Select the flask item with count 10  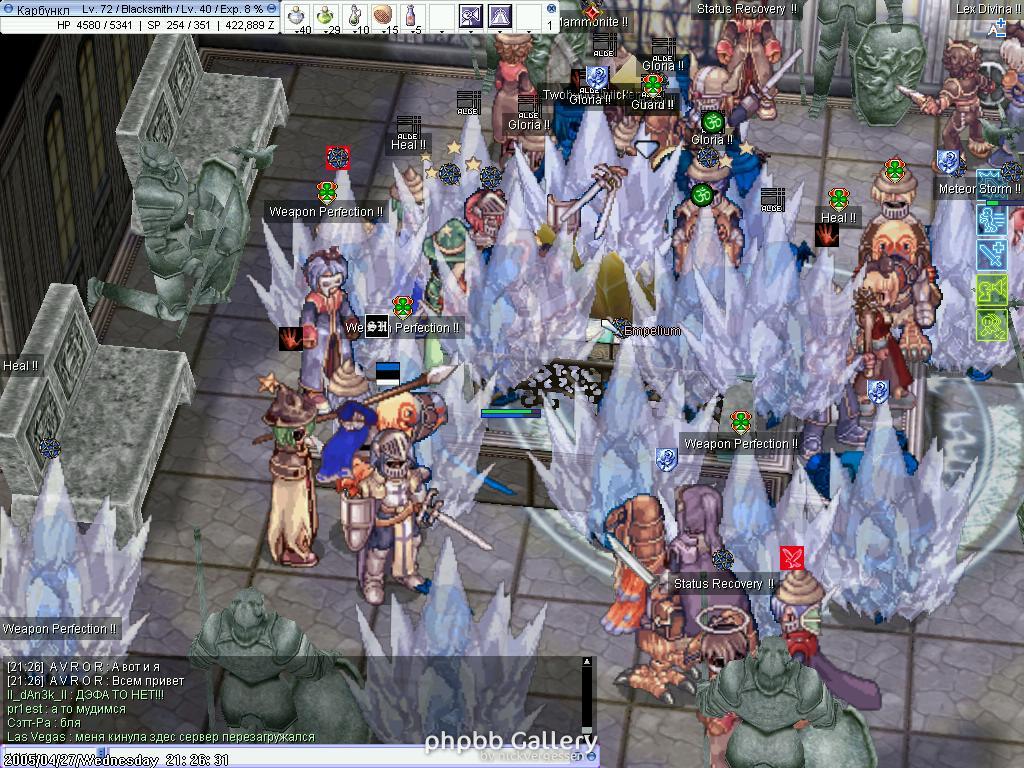pyautogui.click(x=355, y=14)
